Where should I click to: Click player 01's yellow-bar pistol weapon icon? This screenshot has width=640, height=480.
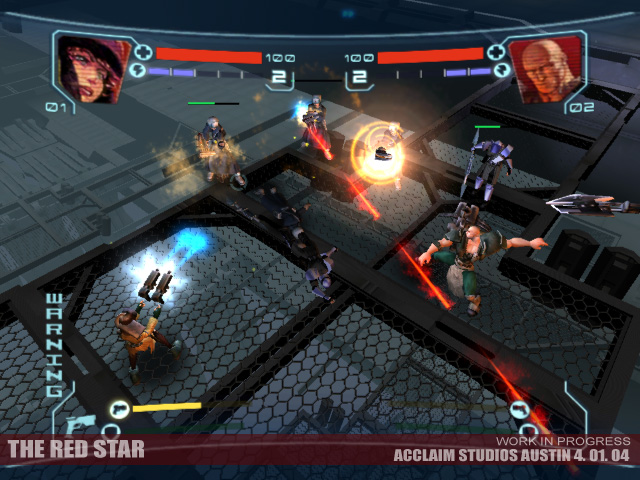click(x=120, y=408)
